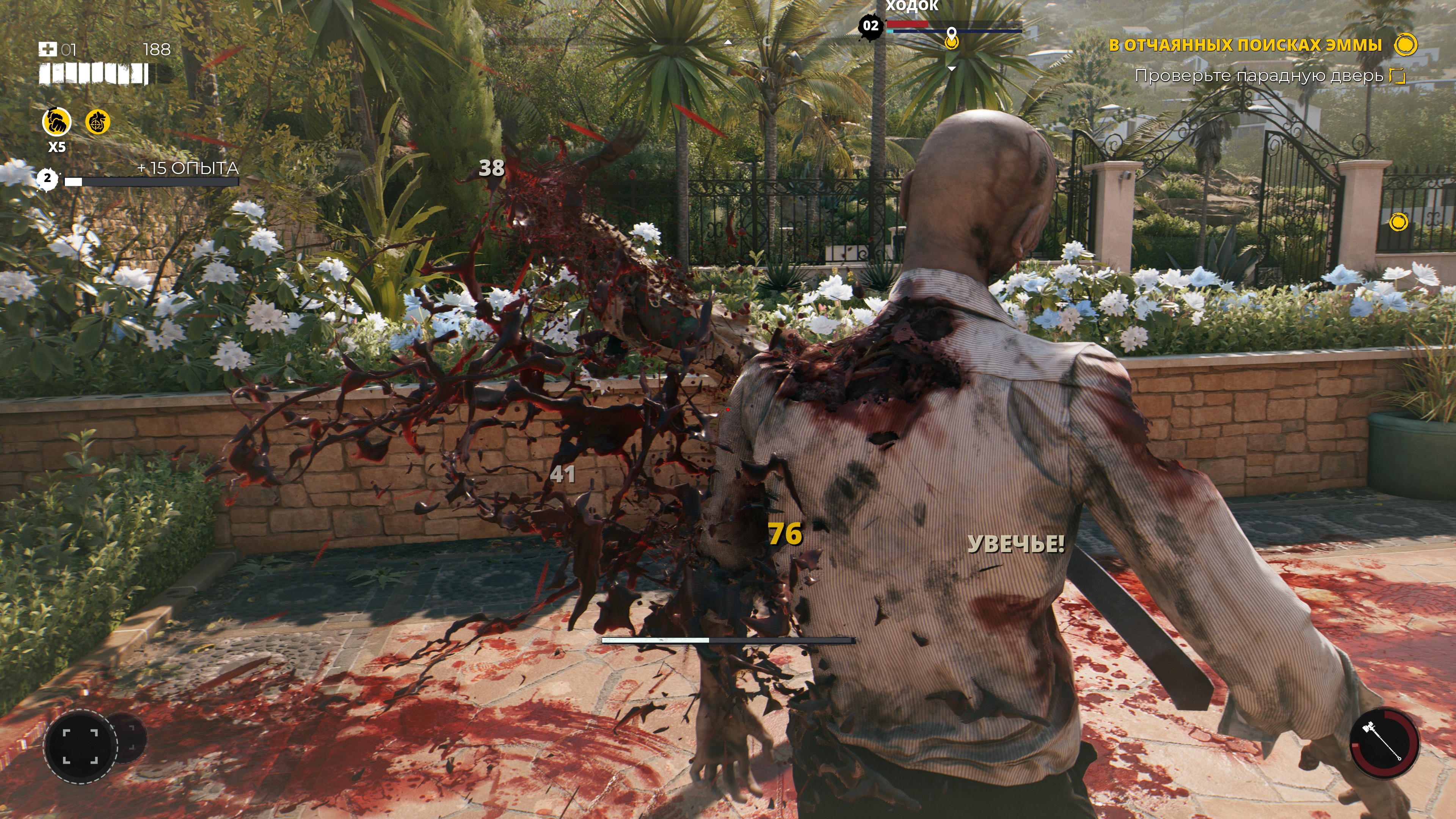Viewport: 1456px width, 819px height.
Task: Click the player level 2 badge
Action: point(47,179)
